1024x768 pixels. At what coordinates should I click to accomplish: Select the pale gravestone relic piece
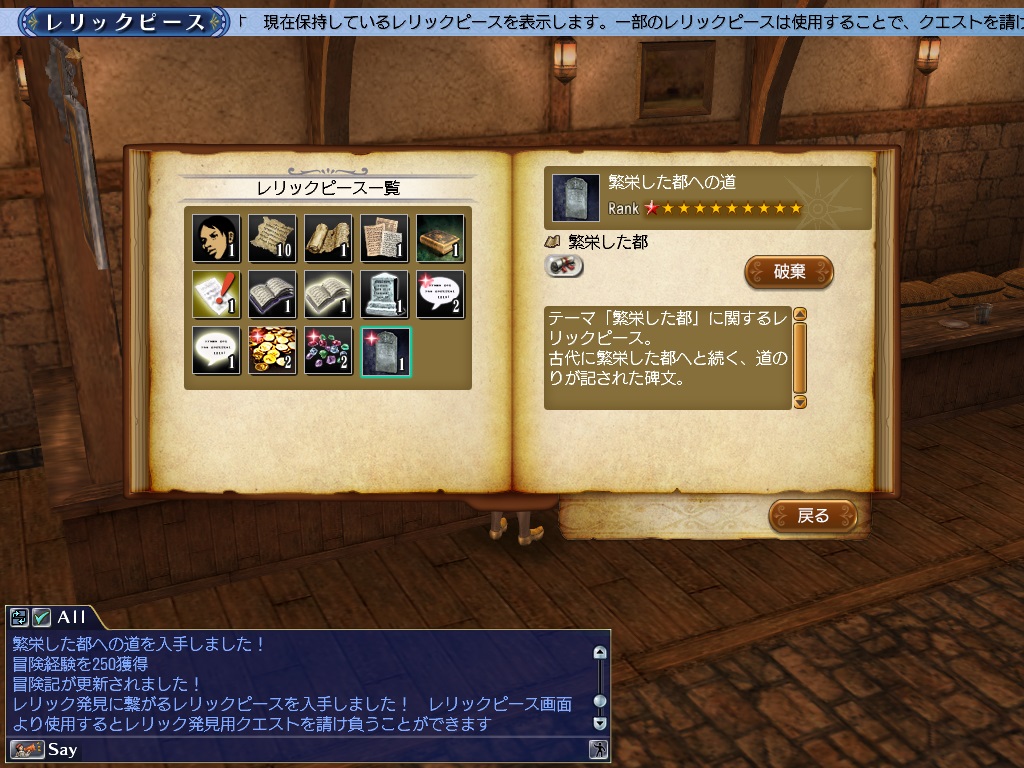385,294
